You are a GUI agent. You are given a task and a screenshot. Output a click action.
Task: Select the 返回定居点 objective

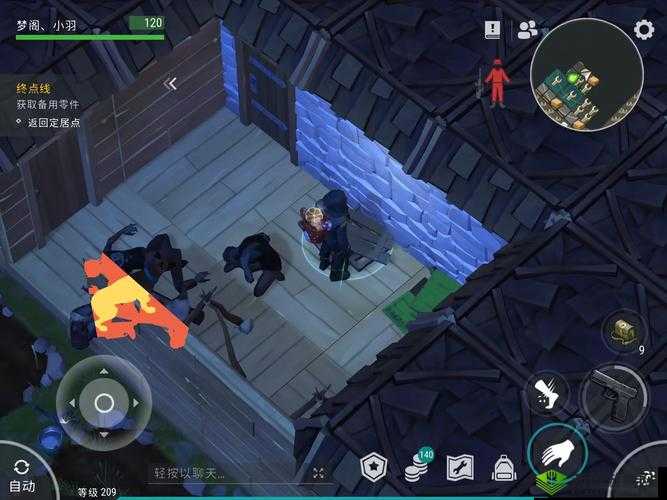point(52,123)
